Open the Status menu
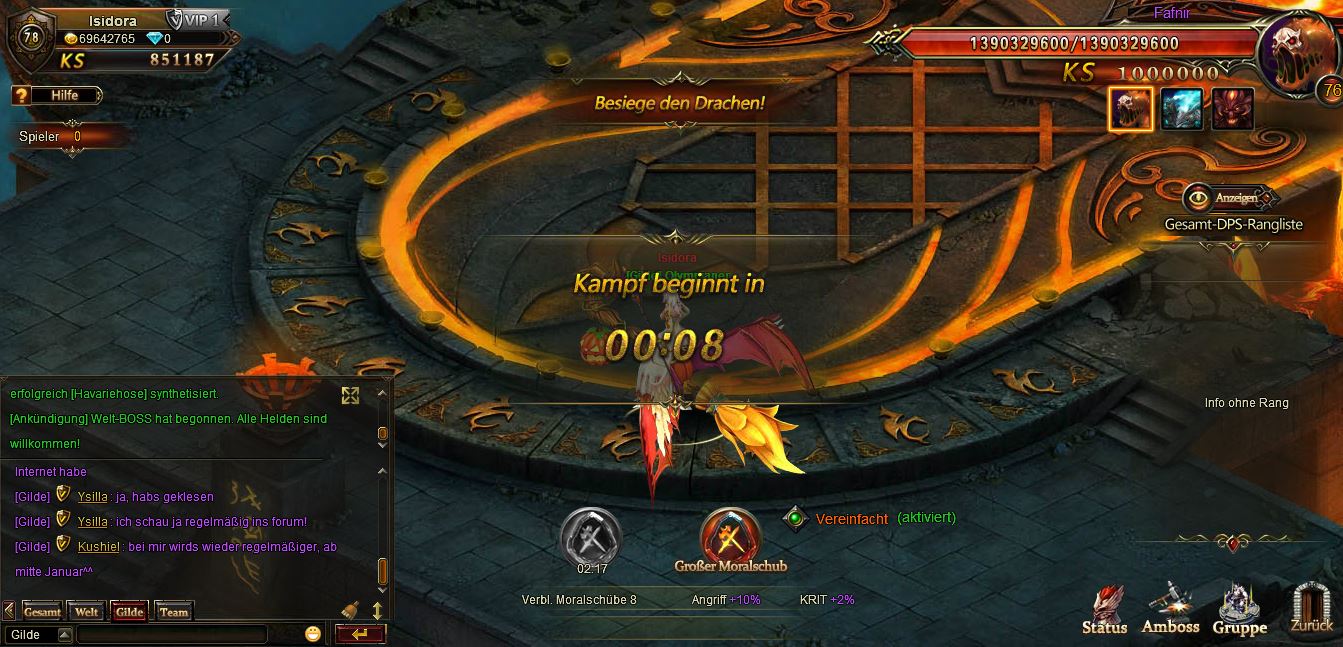Image resolution: width=1343 pixels, height=647 pixels. tap(1105, 610)
